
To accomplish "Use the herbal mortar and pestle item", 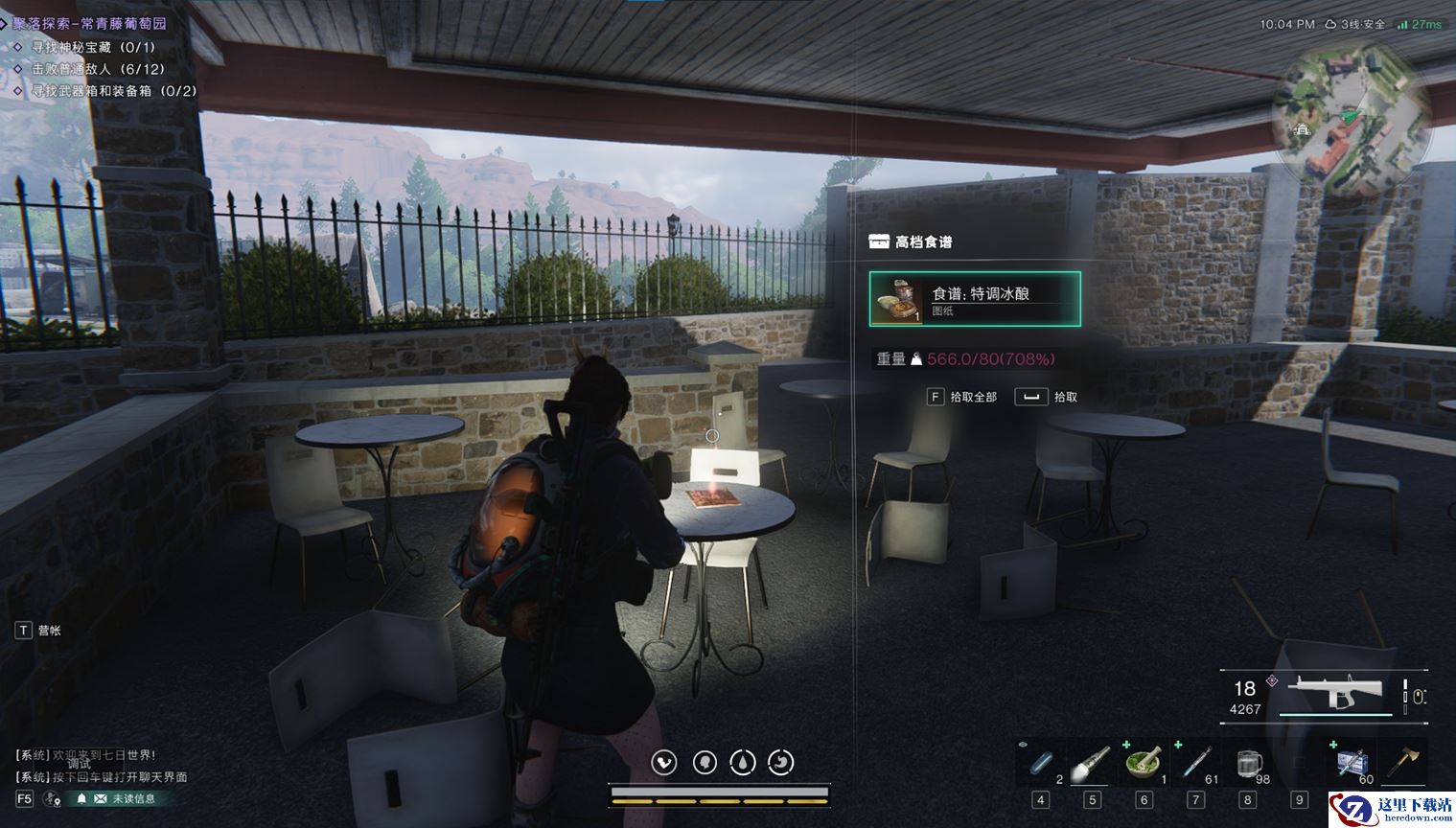I will coord(1144,764).
